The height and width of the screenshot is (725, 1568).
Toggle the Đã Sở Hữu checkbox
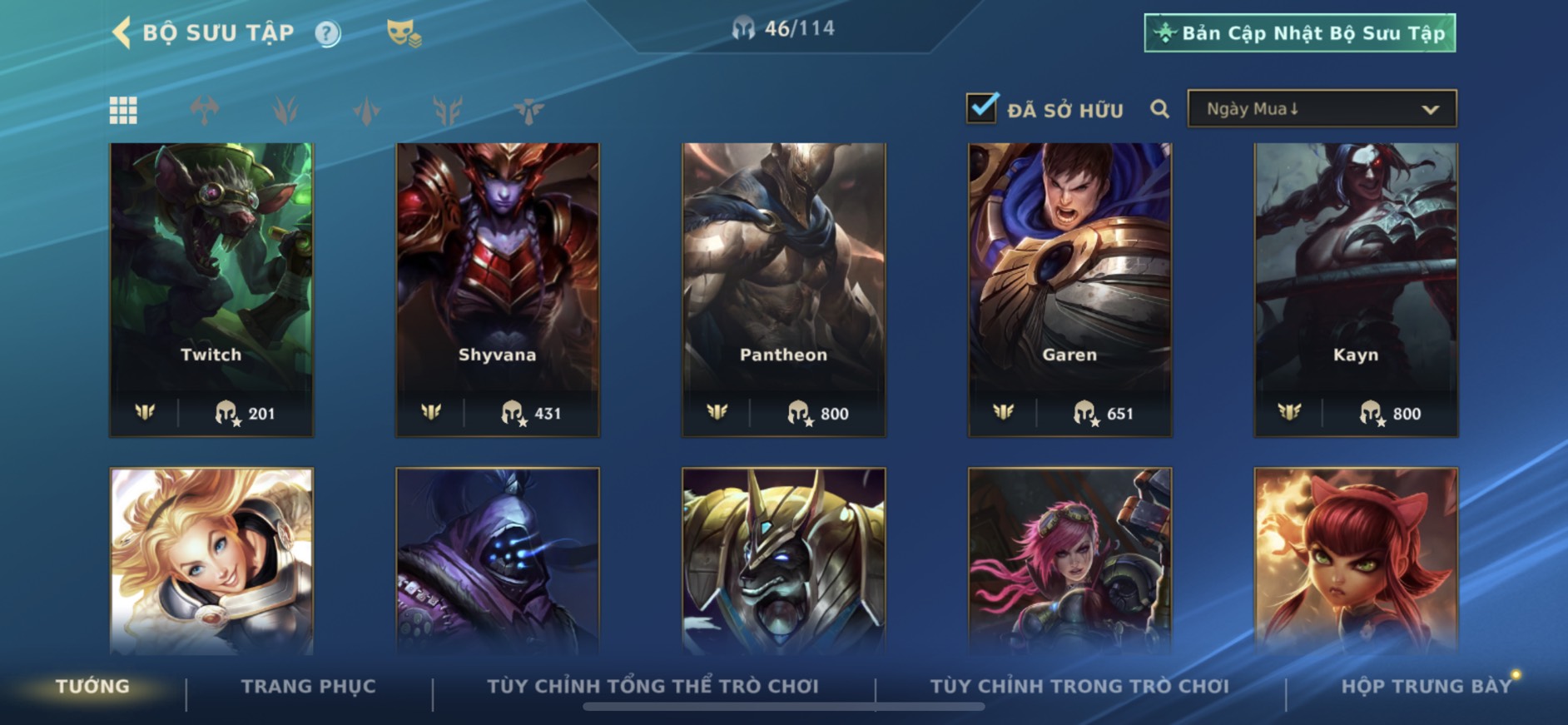tap(982, 108)
